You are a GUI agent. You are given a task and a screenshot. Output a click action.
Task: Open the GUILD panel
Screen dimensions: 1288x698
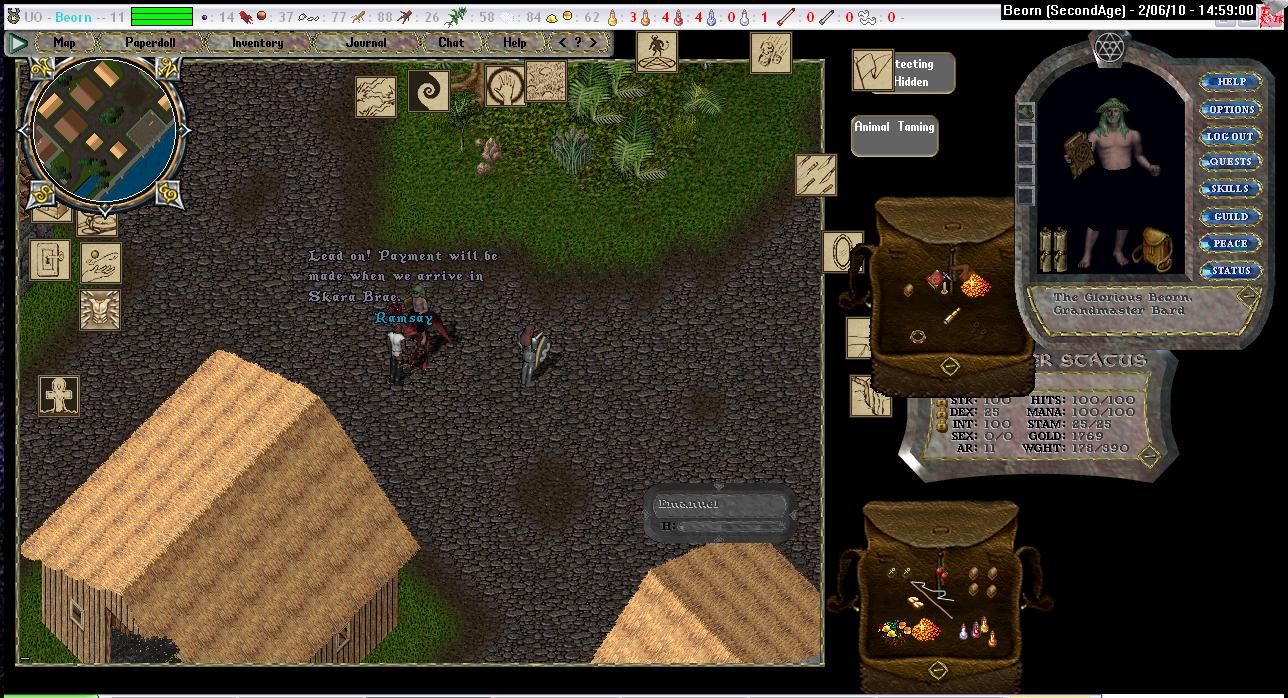(1230, 216)
